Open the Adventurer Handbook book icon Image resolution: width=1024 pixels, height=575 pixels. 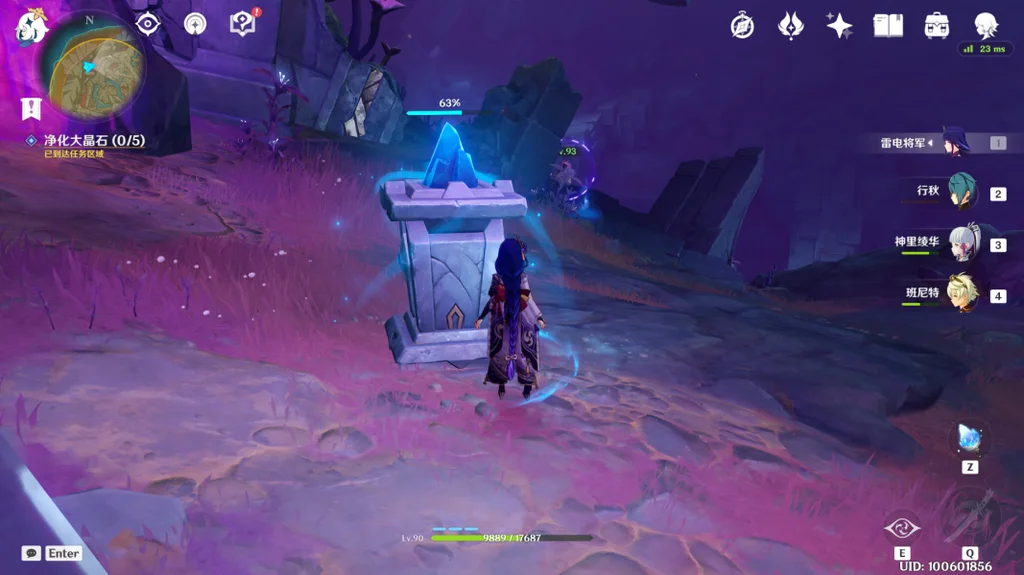click(888, 26)
